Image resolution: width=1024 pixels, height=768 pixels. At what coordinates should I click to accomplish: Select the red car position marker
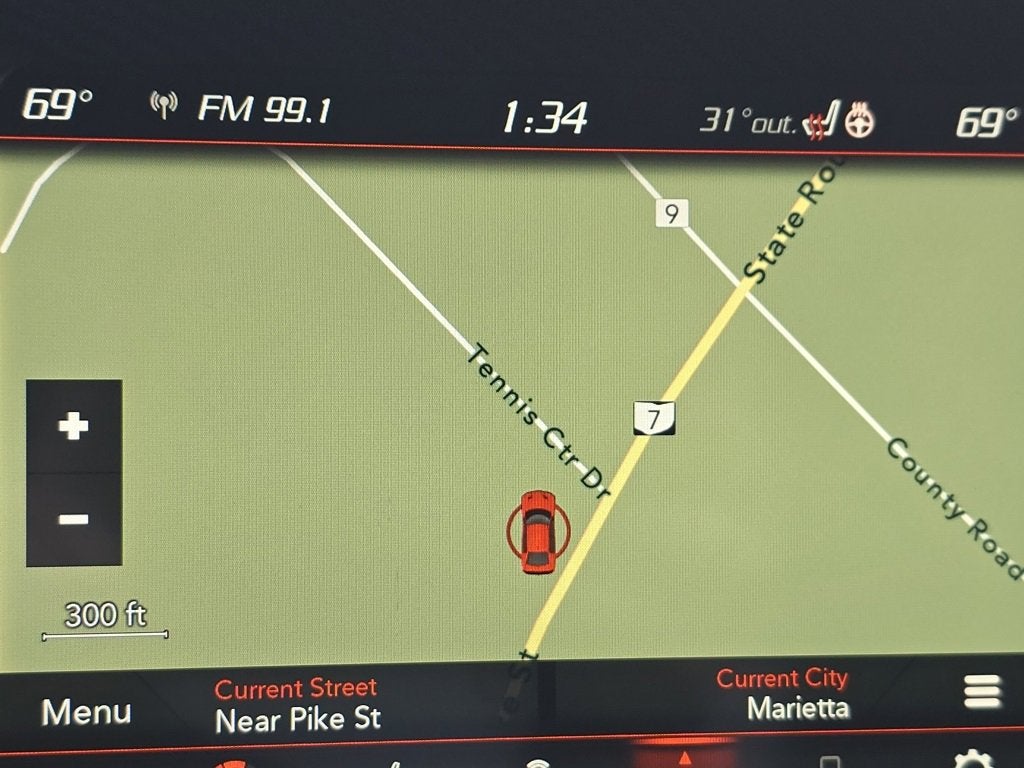(x=538, y=531)
